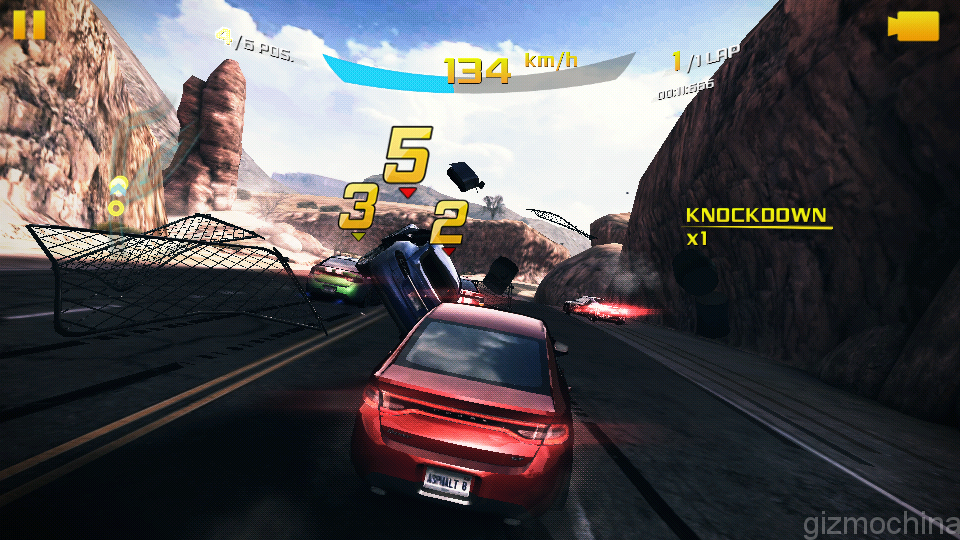
Task: Switch camera view with the camera icon
Action: coord(914,26)
